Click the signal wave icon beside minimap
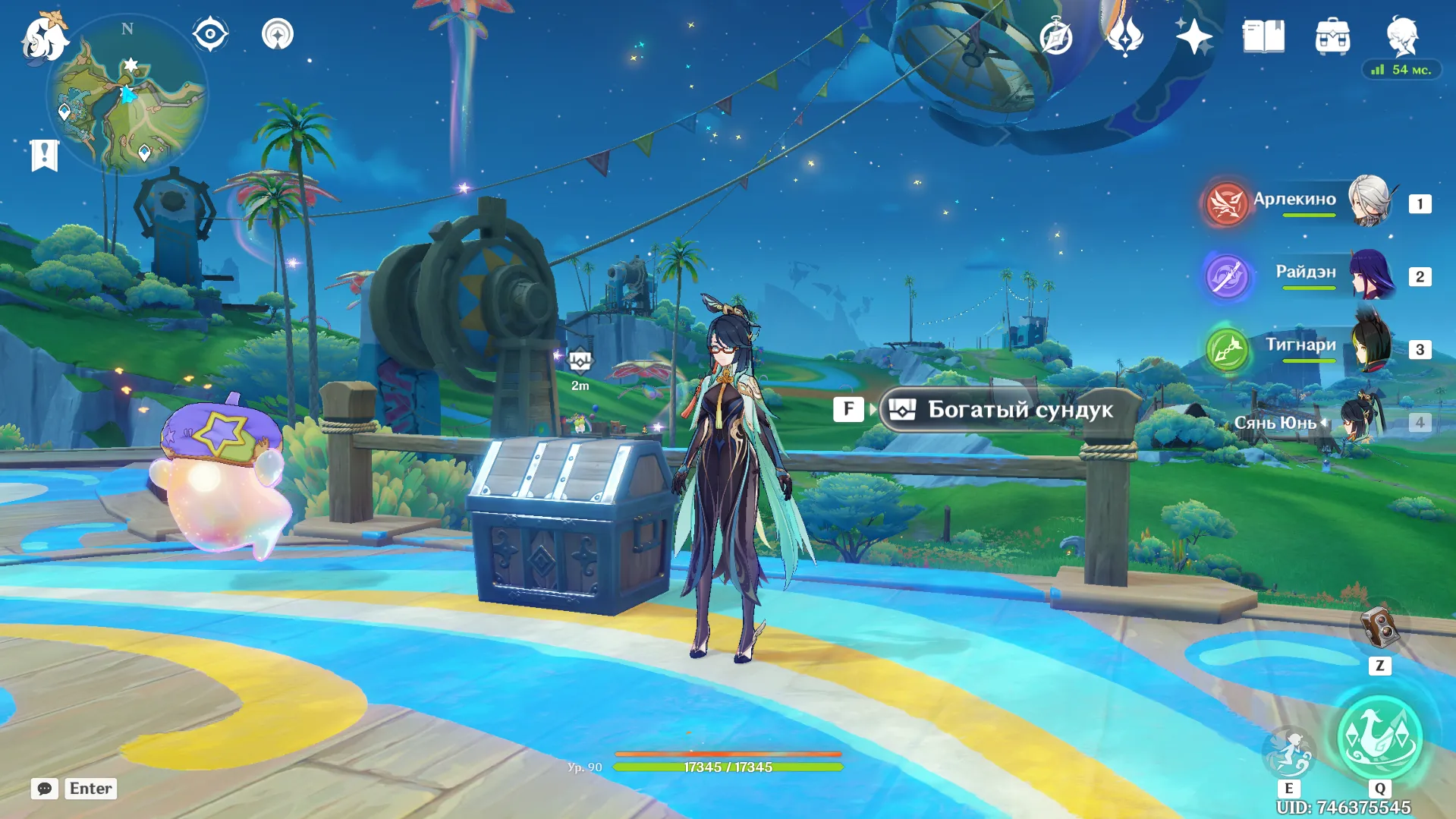Image resolution: width=1456 pixels, height=819 pixels. (278, 35)
